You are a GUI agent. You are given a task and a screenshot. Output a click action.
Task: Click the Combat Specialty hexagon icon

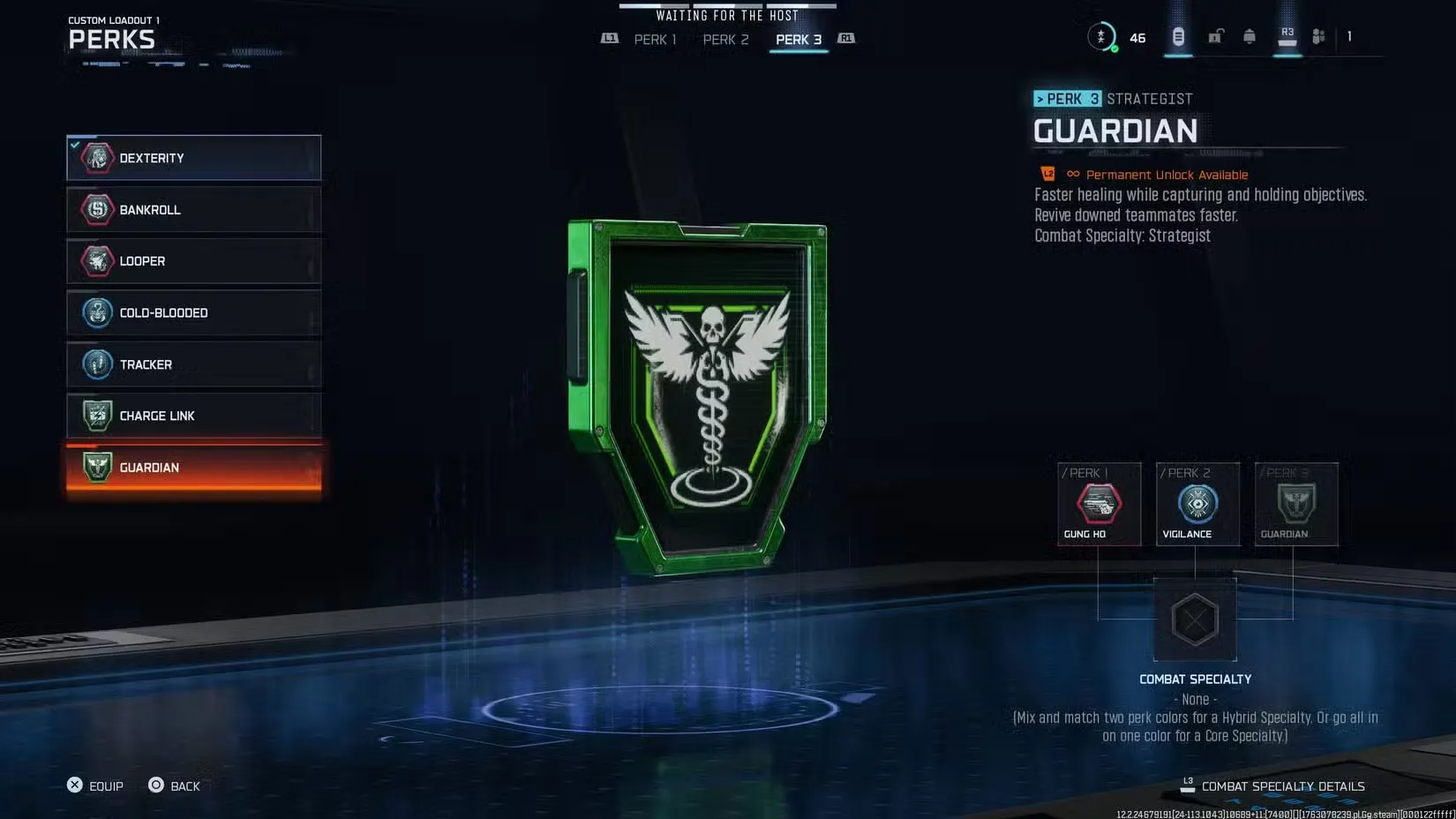coord(1196,620)
